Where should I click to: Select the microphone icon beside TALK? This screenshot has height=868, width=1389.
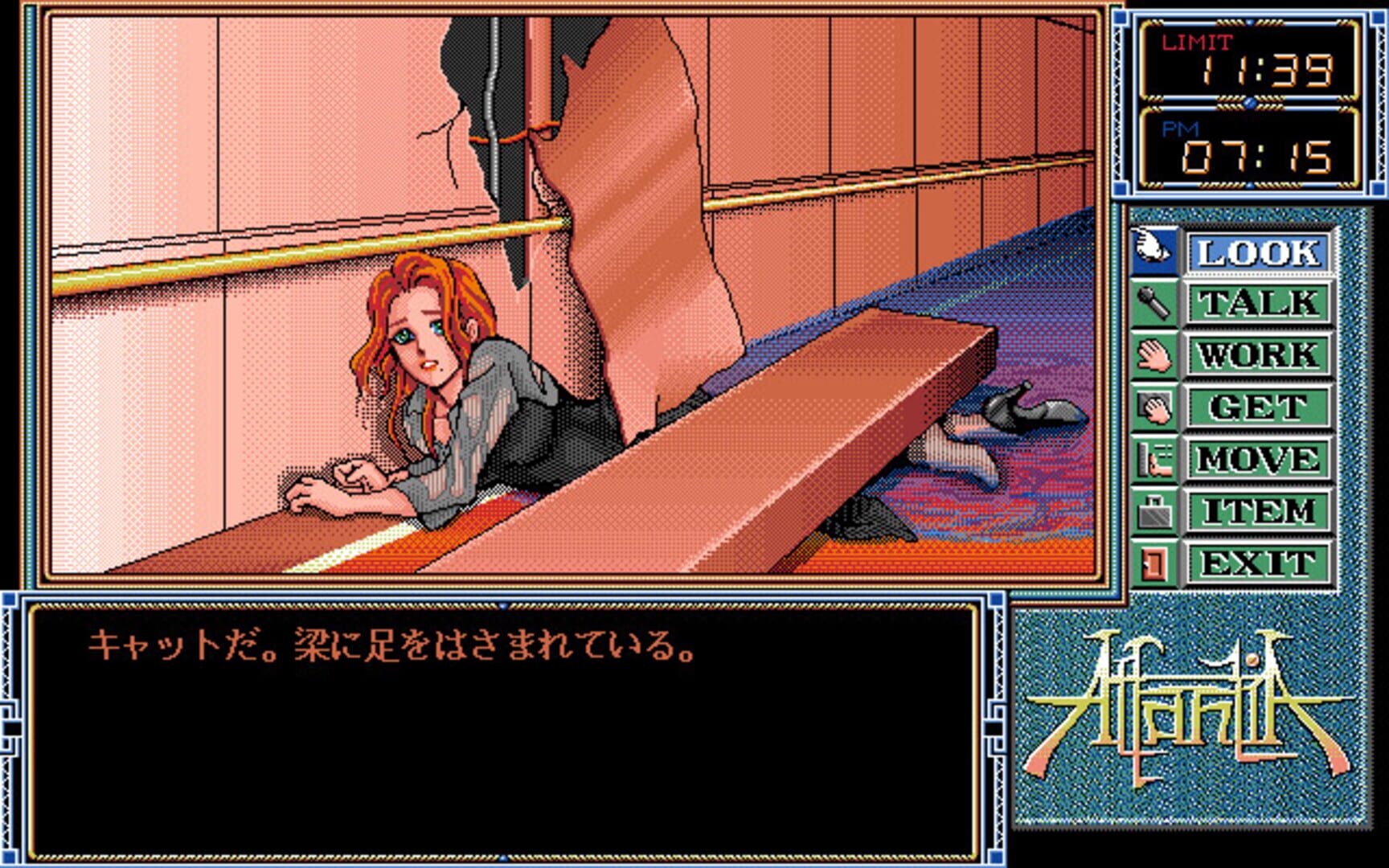(1153, 302)
